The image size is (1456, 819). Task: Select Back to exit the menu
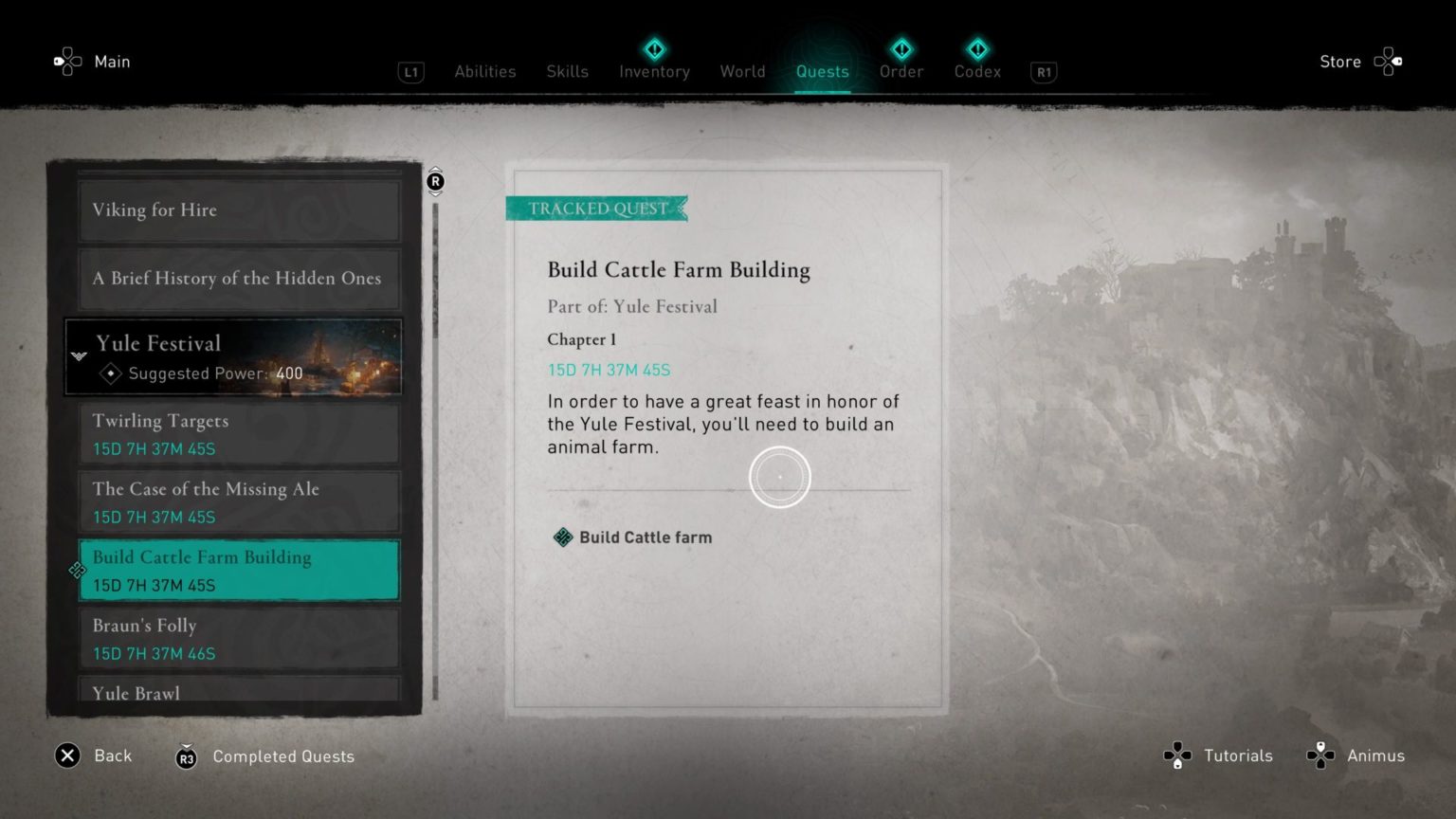tap(113, 755)
